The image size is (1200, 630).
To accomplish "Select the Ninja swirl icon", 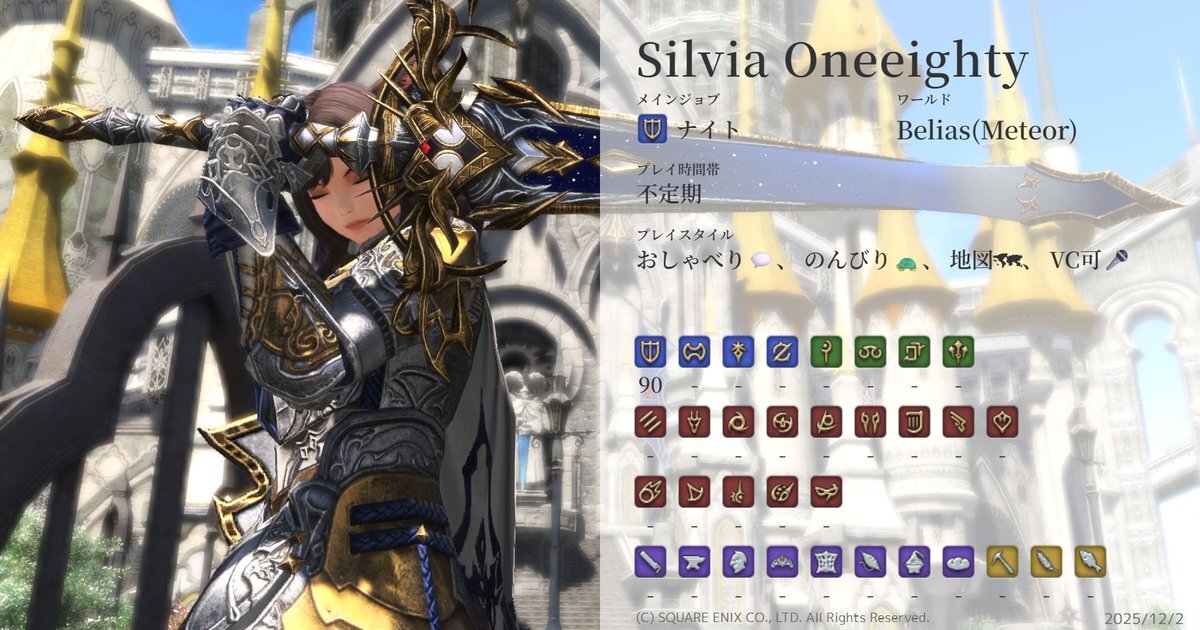I will (738, 421).
